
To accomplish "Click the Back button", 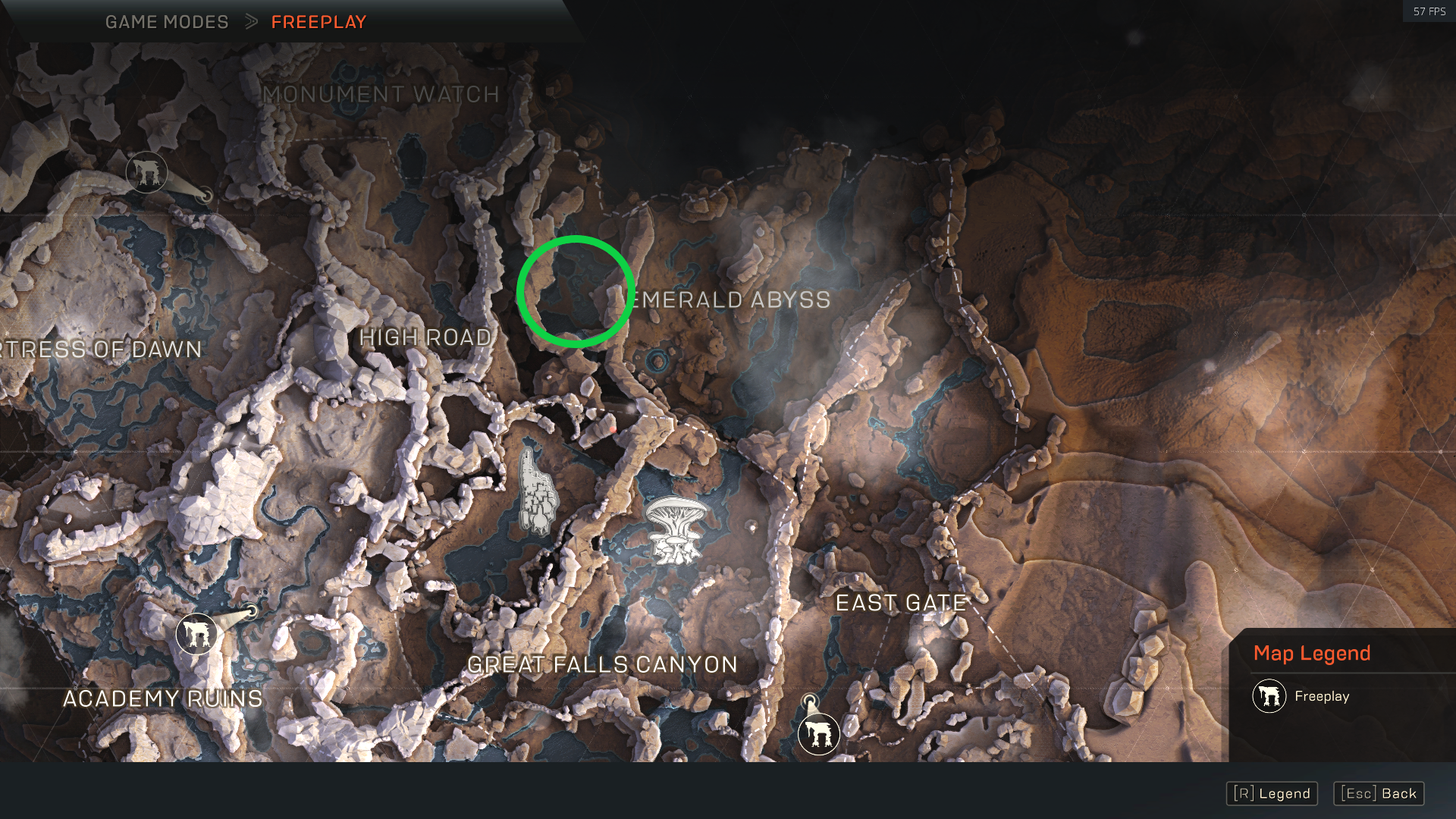I will point(1379,793).
